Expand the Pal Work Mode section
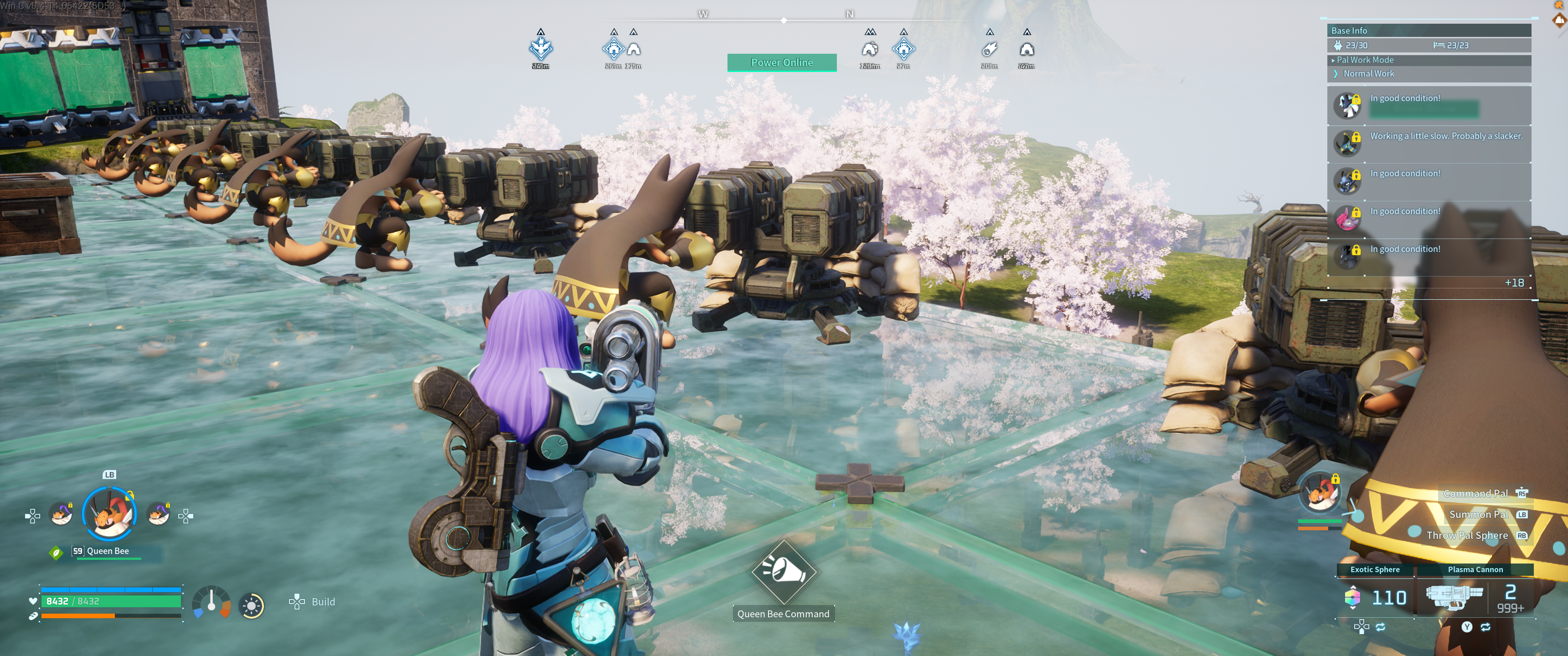Screen dimensions: 1568x656 (x=1365, y=60)
